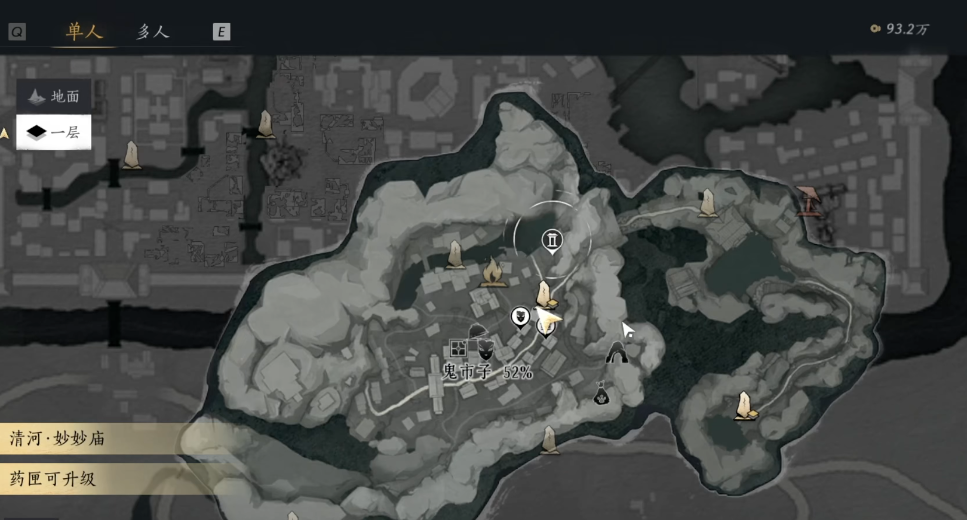This screenshot has height=520, width=967.
Task: Switch to the 多人 tab
Action: click(x=153, y=32)
